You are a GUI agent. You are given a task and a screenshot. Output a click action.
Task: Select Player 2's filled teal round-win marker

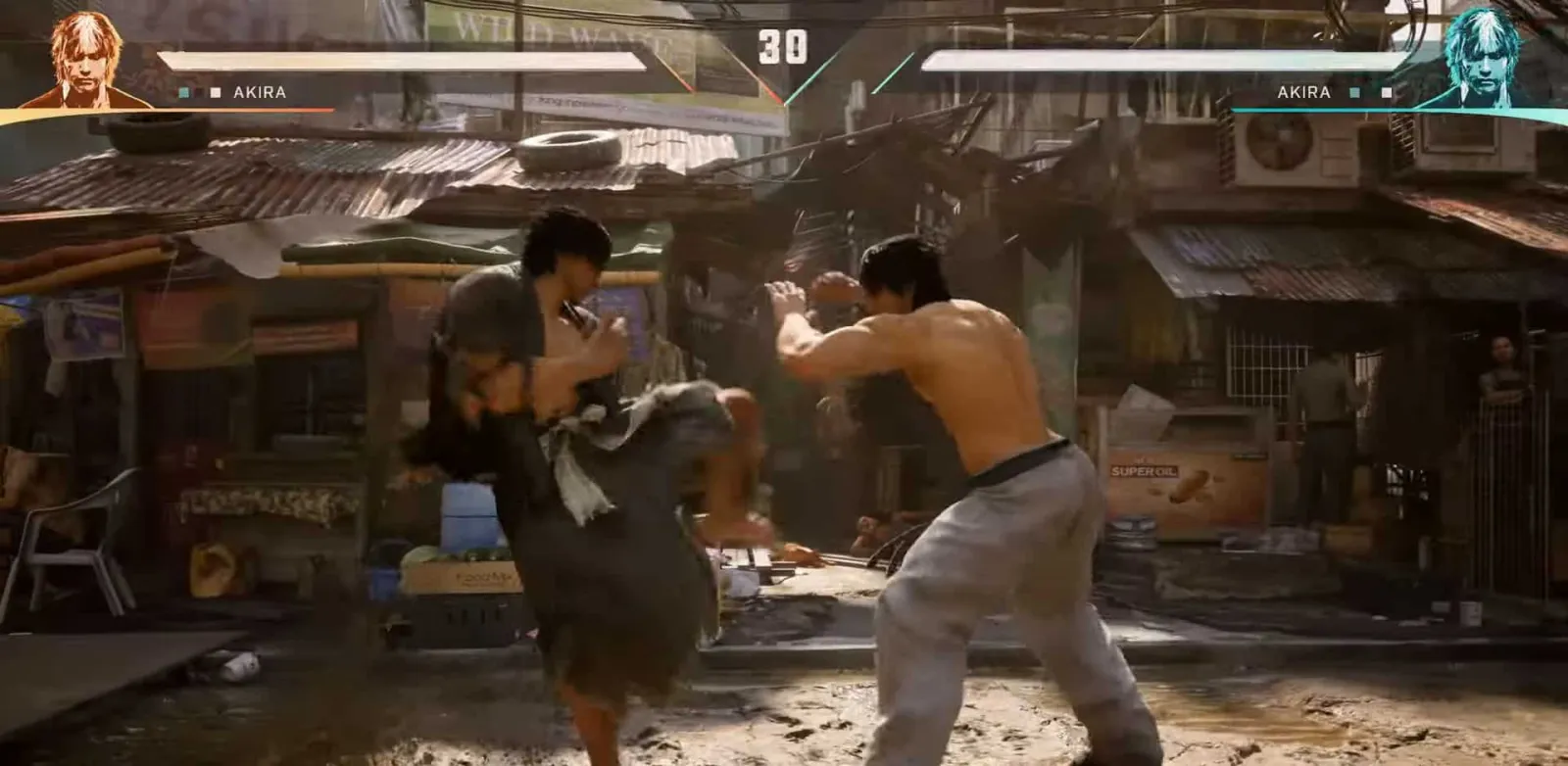pyautogui.click(x=1354, y=92)
